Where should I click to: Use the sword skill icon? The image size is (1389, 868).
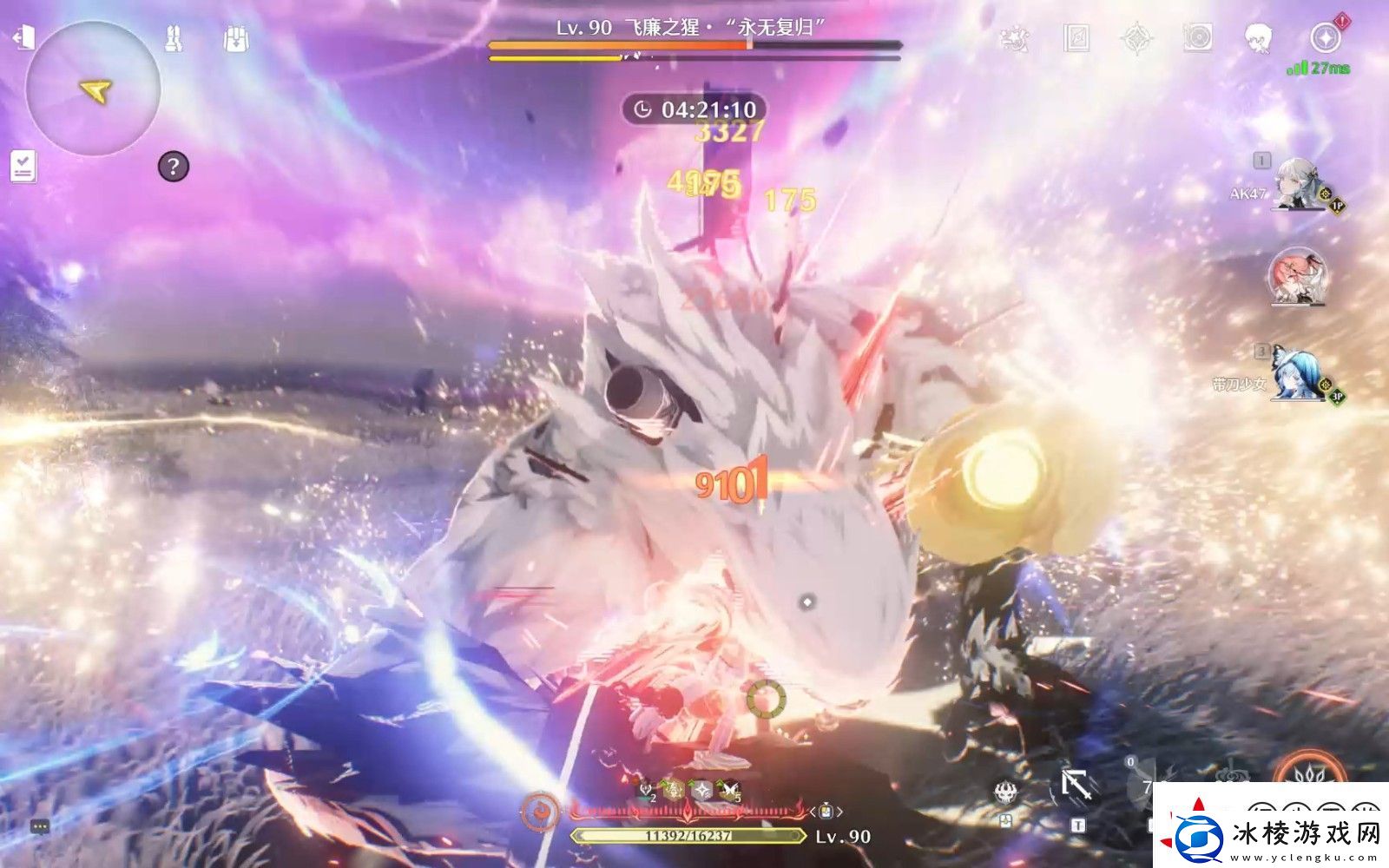click(1076, 787)
